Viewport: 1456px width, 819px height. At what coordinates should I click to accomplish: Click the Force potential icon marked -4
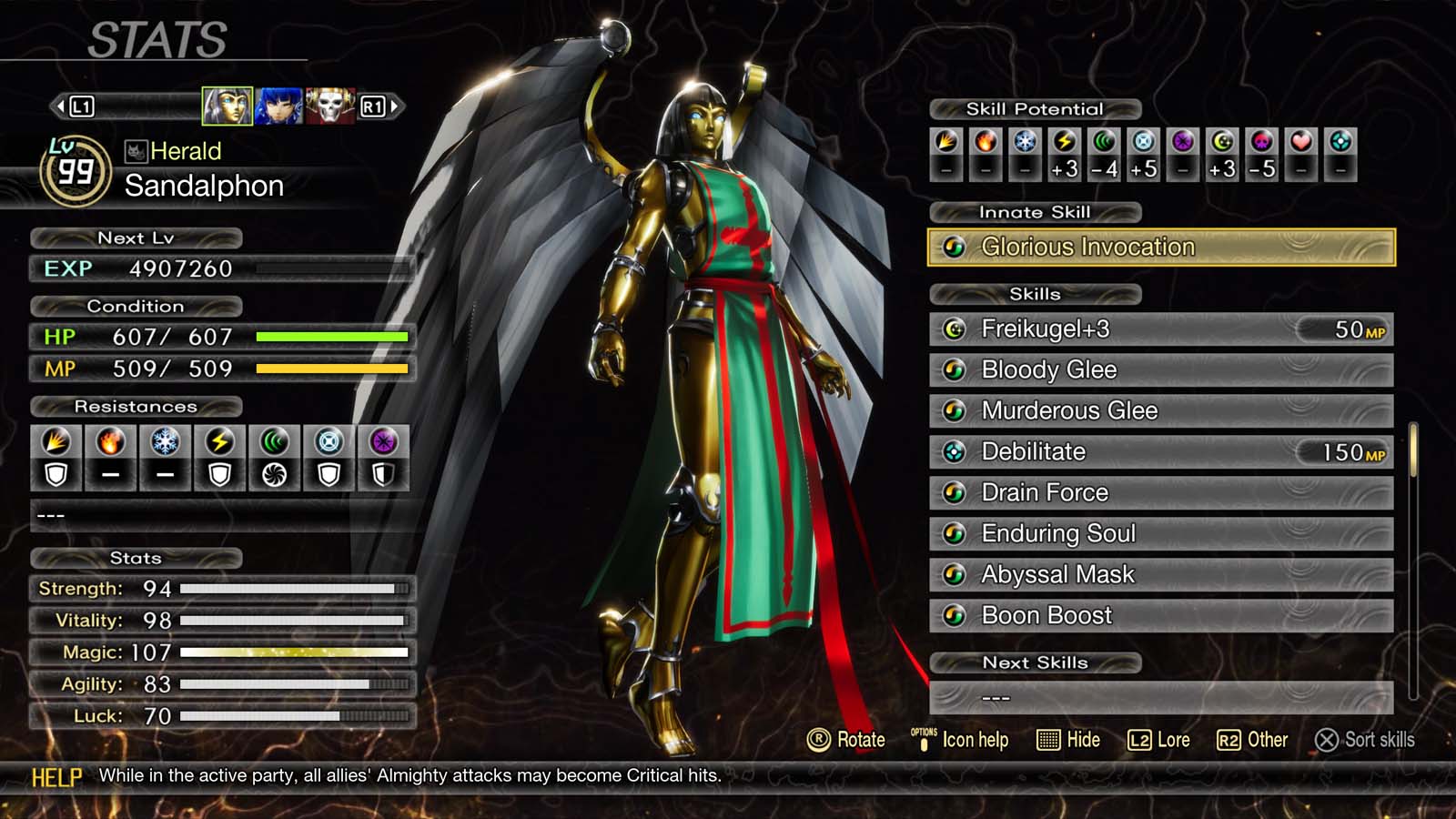pyautogui.click(x=1103, y=142)
